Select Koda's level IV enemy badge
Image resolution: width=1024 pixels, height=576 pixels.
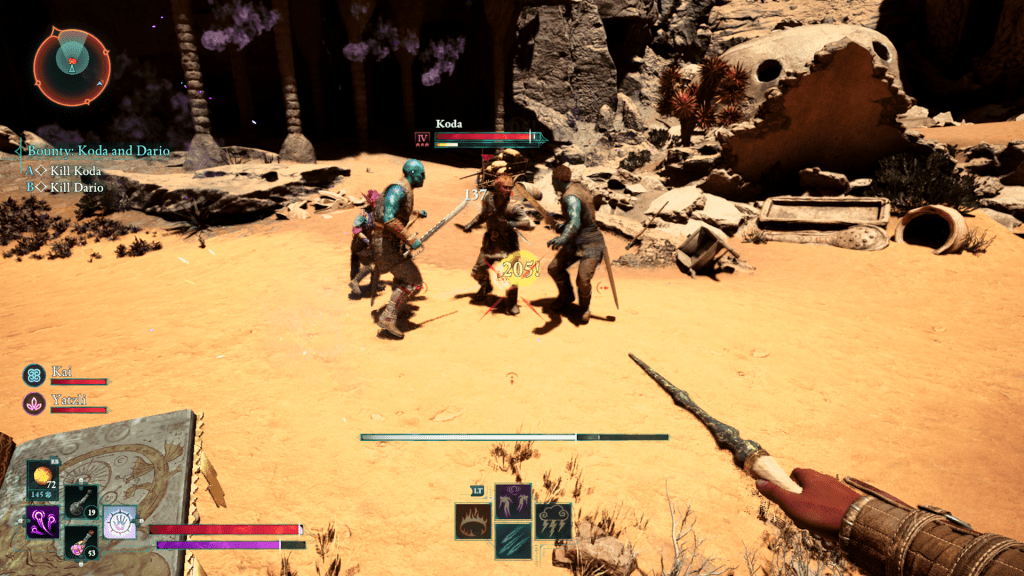[x=421, y=138]
